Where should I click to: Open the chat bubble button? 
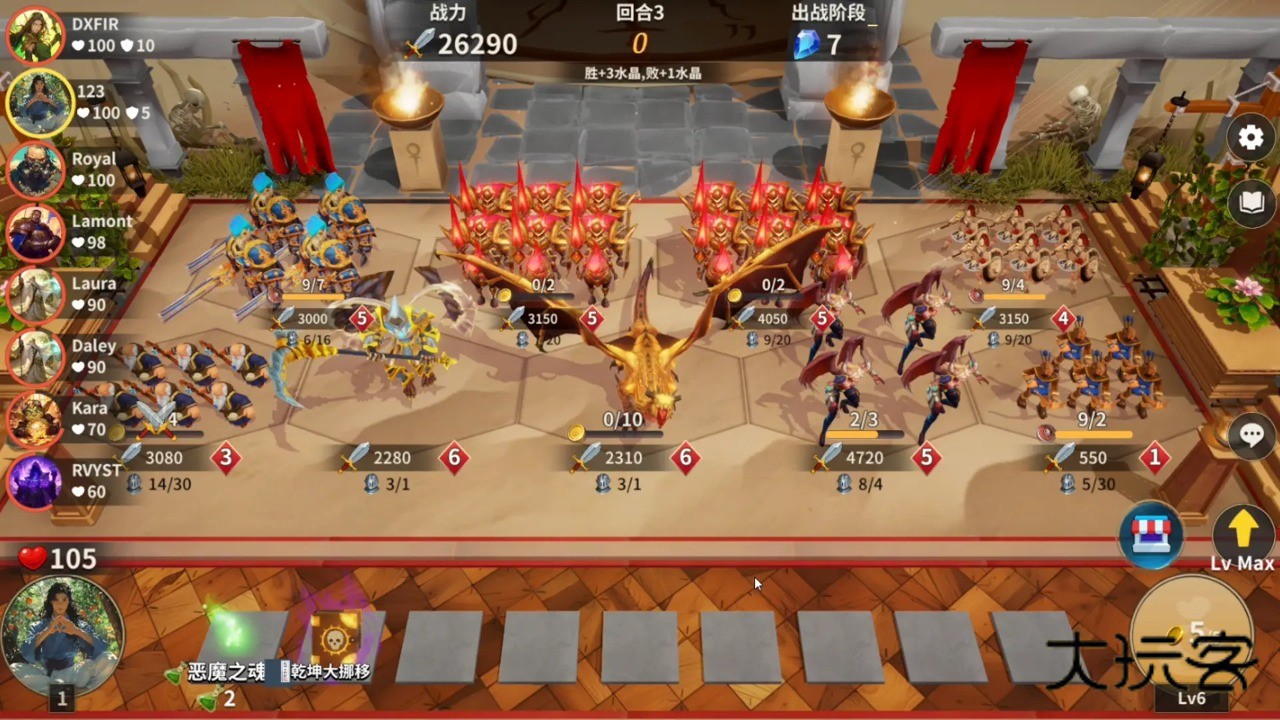point(1251,434)
